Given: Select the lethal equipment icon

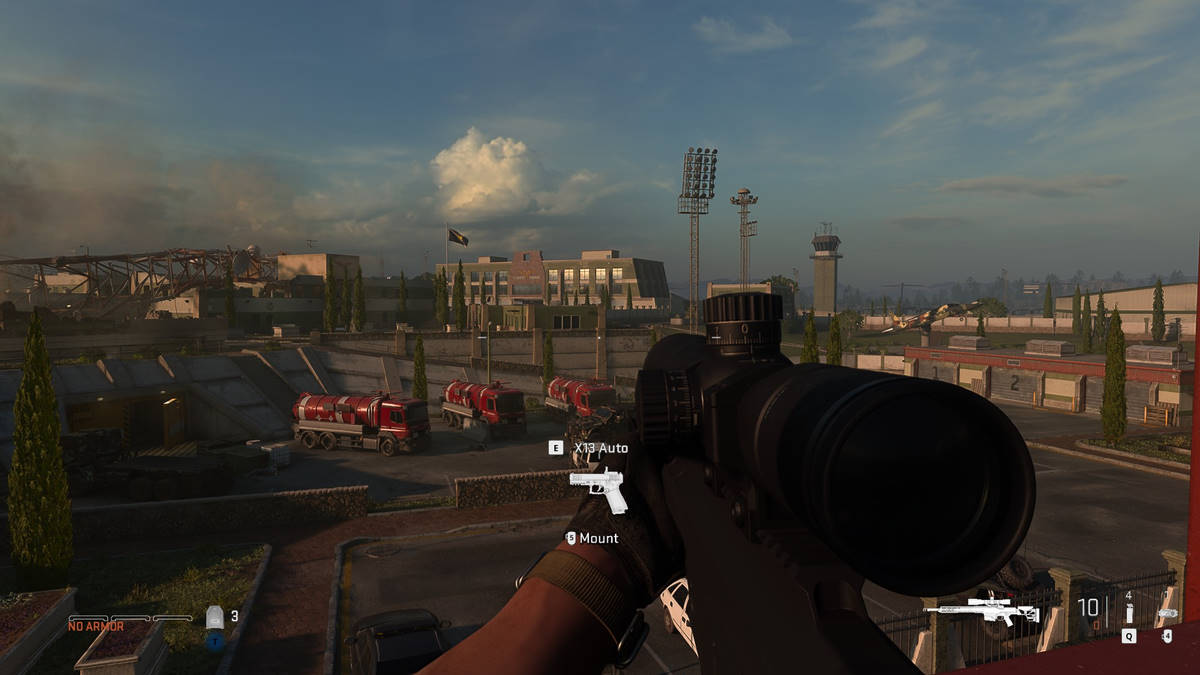Looking at the screenshot, I should pyautogui.click(x=1166, y=612).
